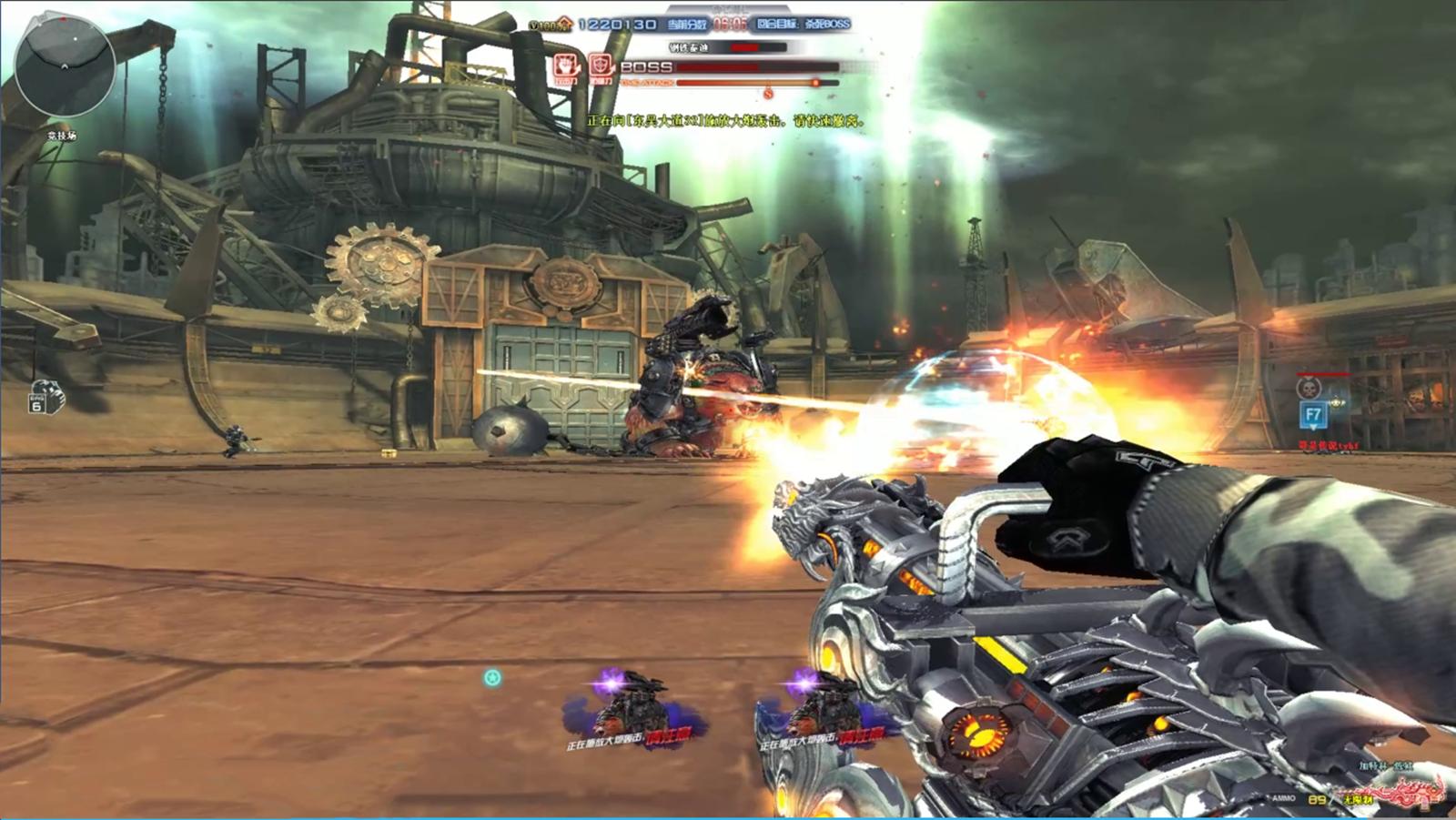Click the circular minimap radar
The width and height of the screenshot is (1456, 820).
pyautogui.click(x=65, y=66)
